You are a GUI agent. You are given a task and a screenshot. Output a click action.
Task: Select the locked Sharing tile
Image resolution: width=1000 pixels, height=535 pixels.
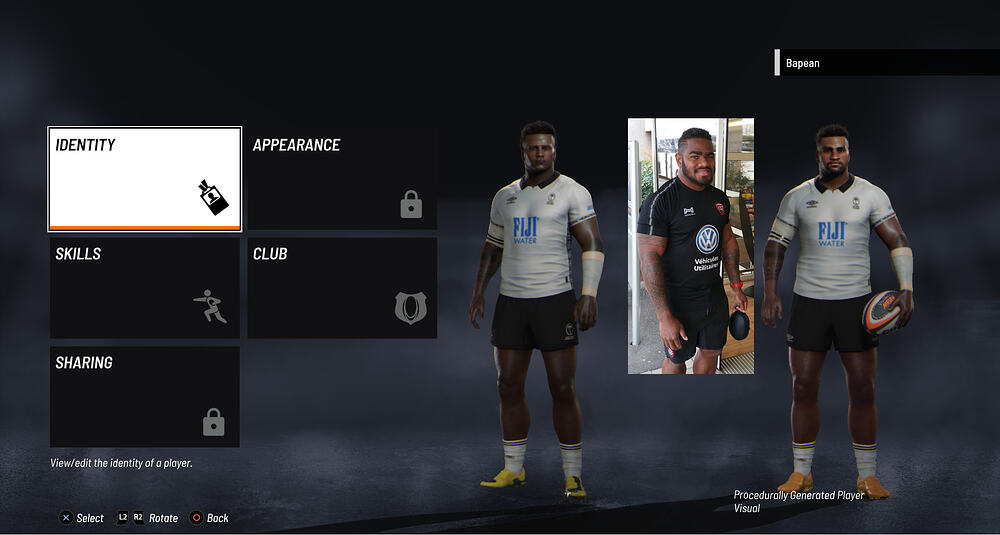click(x=145, y=397)
